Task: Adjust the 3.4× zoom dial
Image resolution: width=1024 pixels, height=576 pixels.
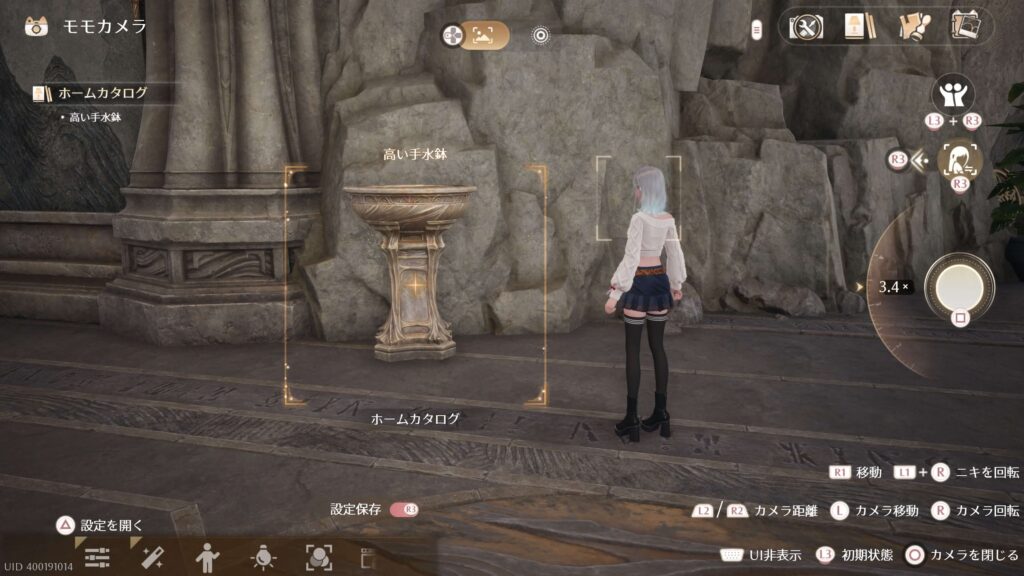Action: point(893,287)
